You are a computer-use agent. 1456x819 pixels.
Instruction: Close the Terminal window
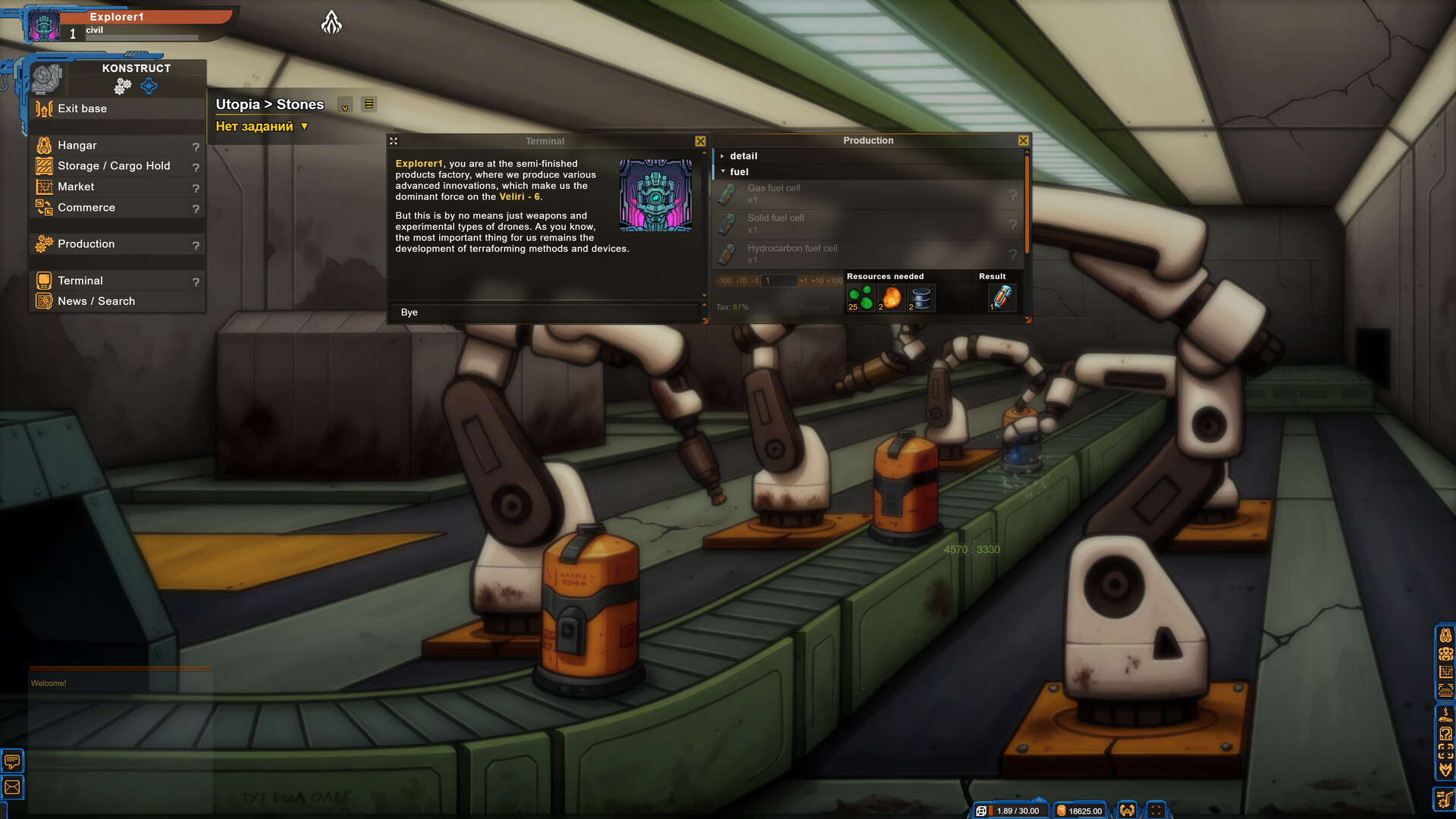point(700,141)
